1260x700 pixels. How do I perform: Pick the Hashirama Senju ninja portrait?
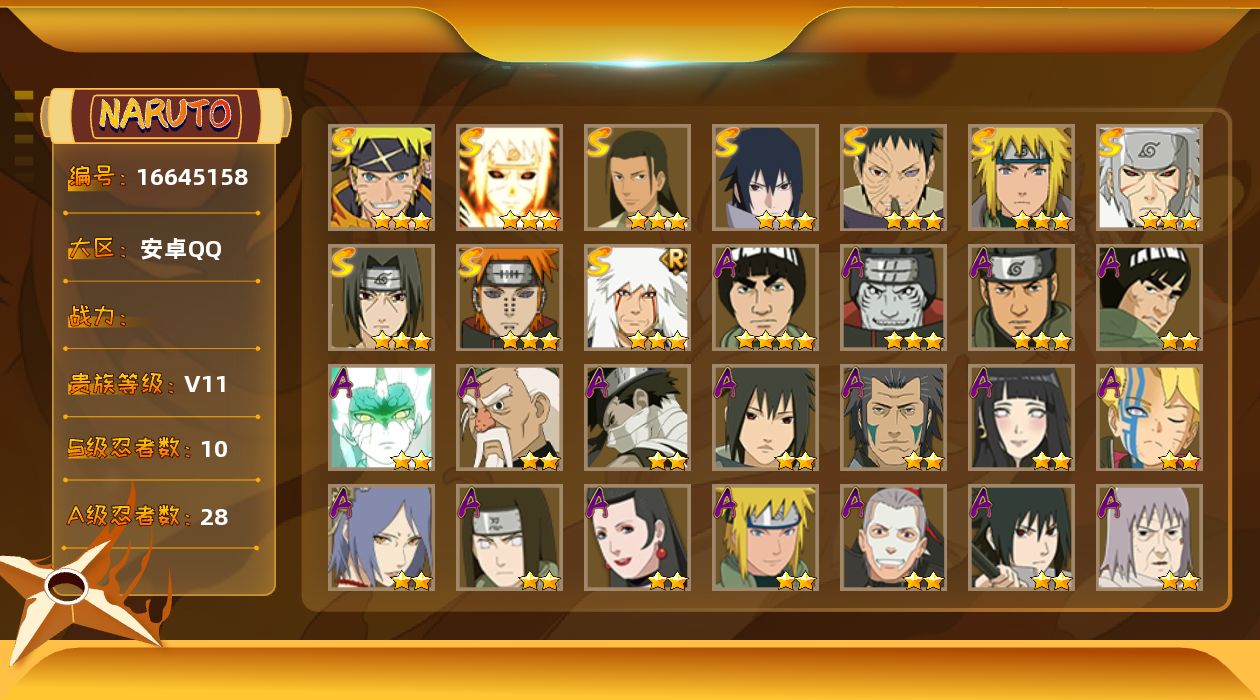point(637,178)
